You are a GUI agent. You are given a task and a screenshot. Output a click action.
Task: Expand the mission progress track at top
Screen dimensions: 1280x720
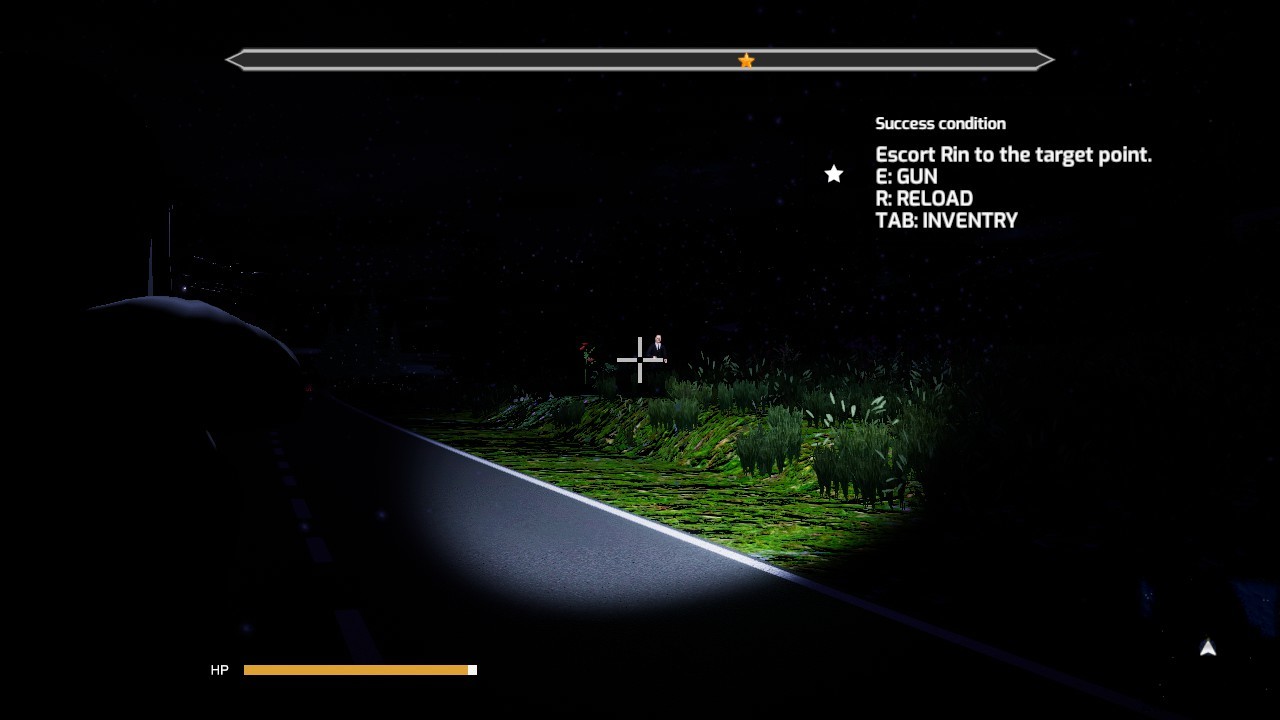(640, 59)
